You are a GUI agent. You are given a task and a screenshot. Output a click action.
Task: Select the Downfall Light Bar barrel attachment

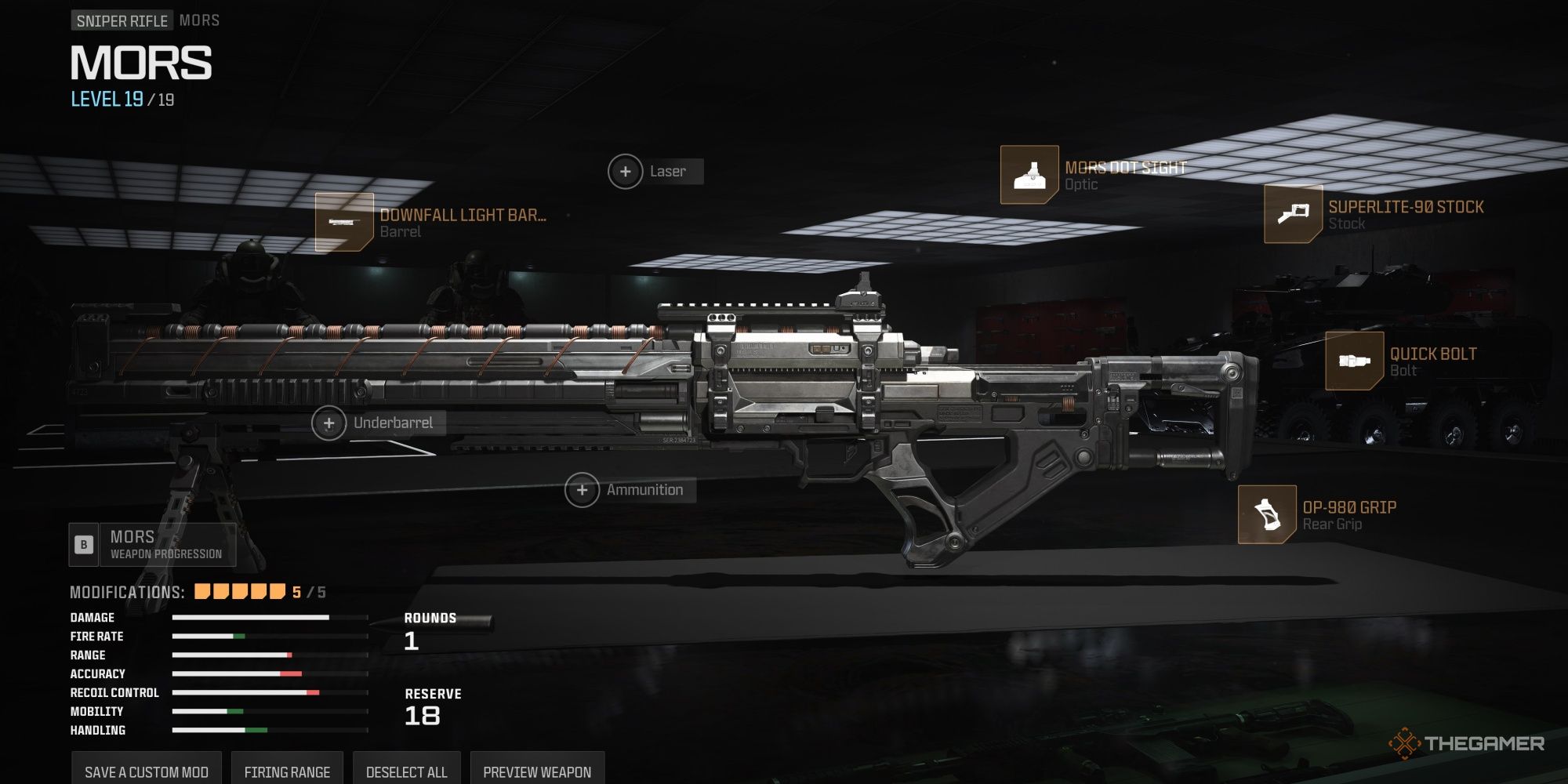[x=343, y=222]
